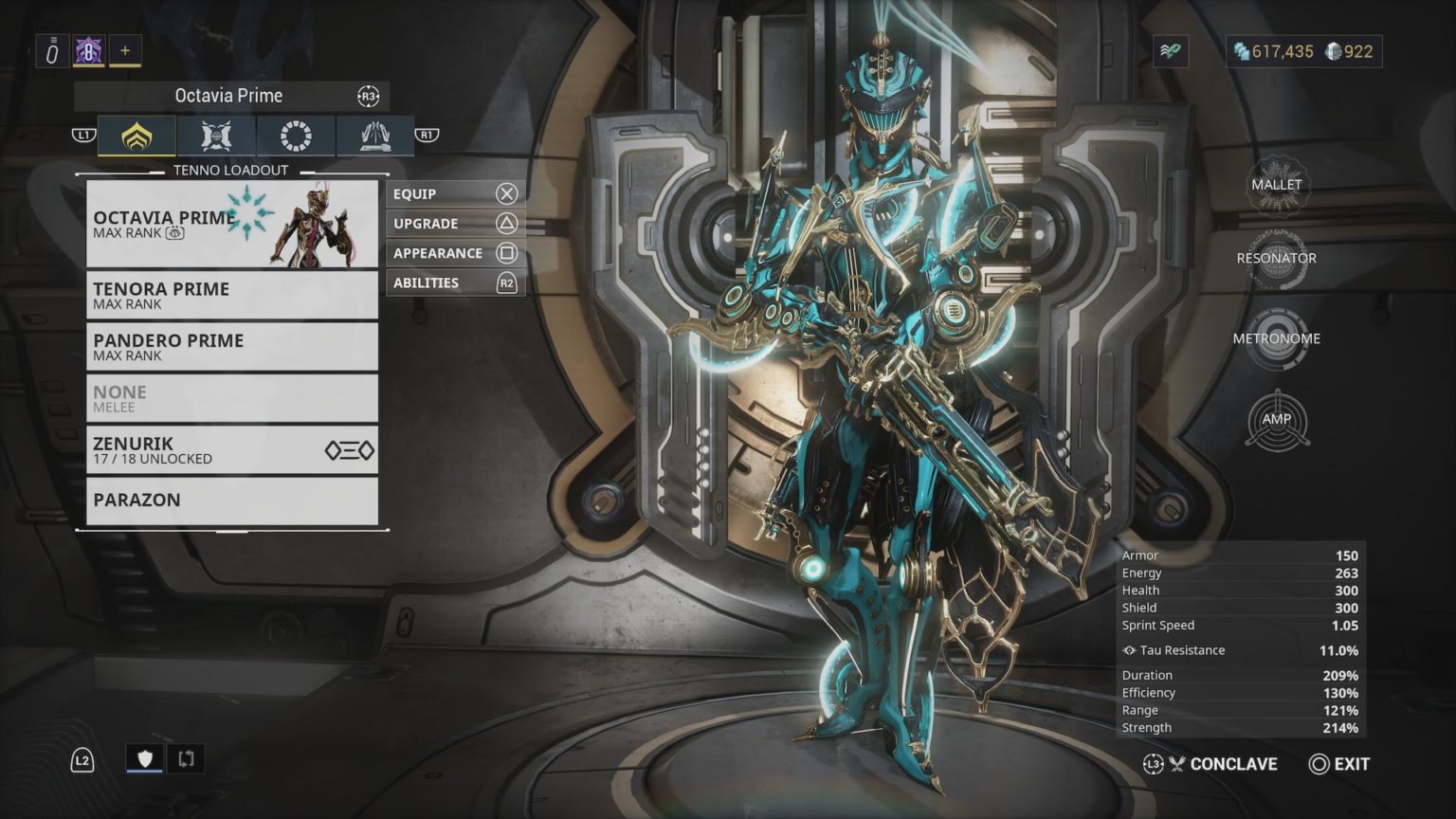
Task: Switch to the second arsenal category tab
Action: pyautogui.click(x=216, y=136)
